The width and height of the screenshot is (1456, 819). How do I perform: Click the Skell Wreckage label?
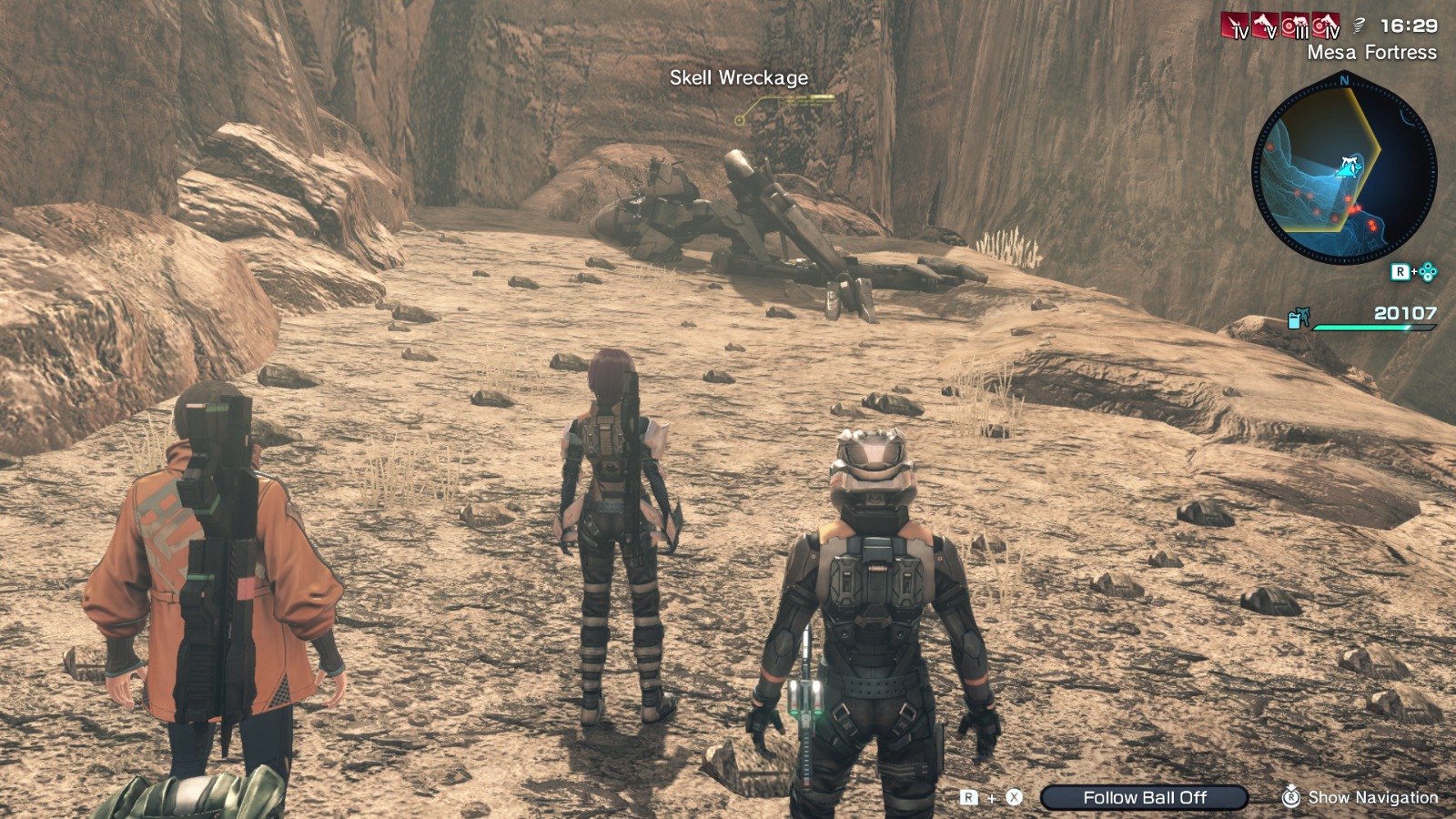[x=737, y=79]
